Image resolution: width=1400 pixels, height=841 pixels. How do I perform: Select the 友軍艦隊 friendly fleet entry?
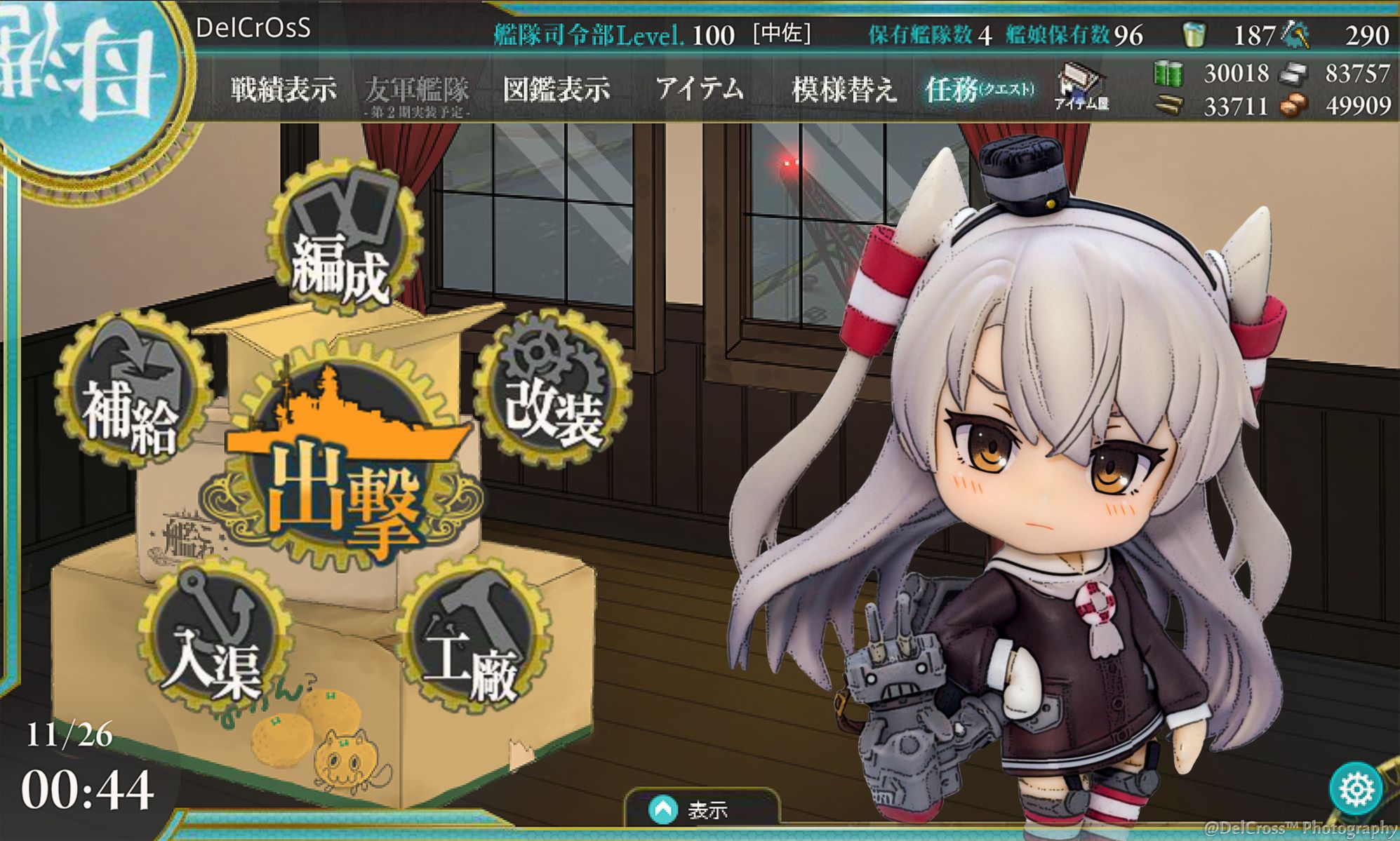tap(417, 93)
